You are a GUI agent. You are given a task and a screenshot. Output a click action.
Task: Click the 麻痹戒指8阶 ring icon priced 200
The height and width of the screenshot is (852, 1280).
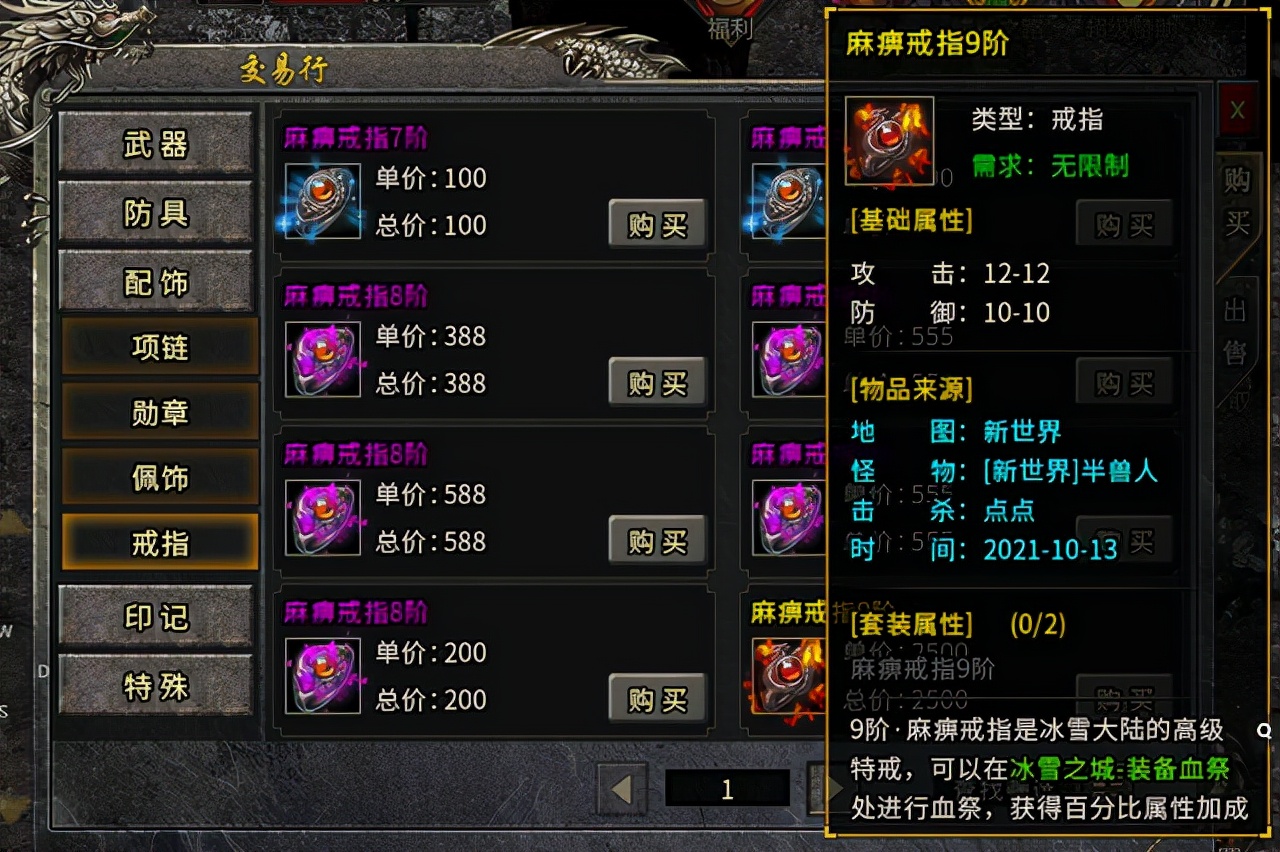click(322, 674)
